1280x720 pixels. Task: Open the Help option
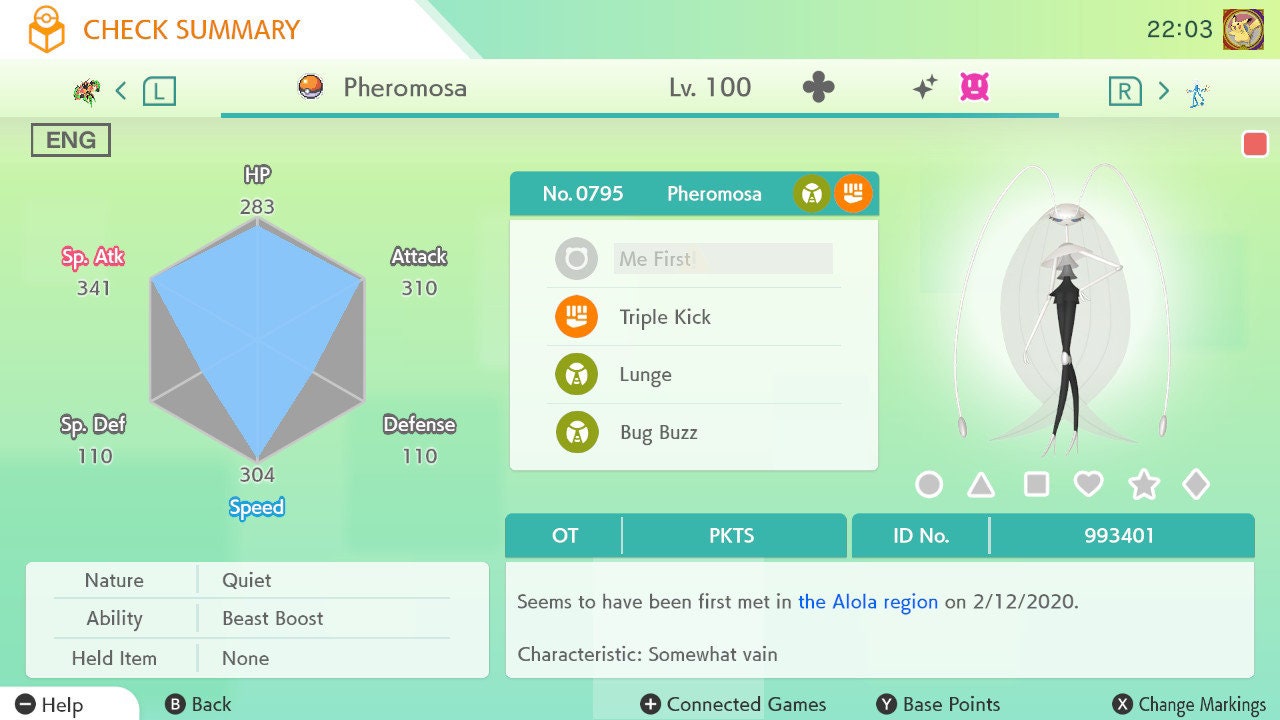click(50, 705)
